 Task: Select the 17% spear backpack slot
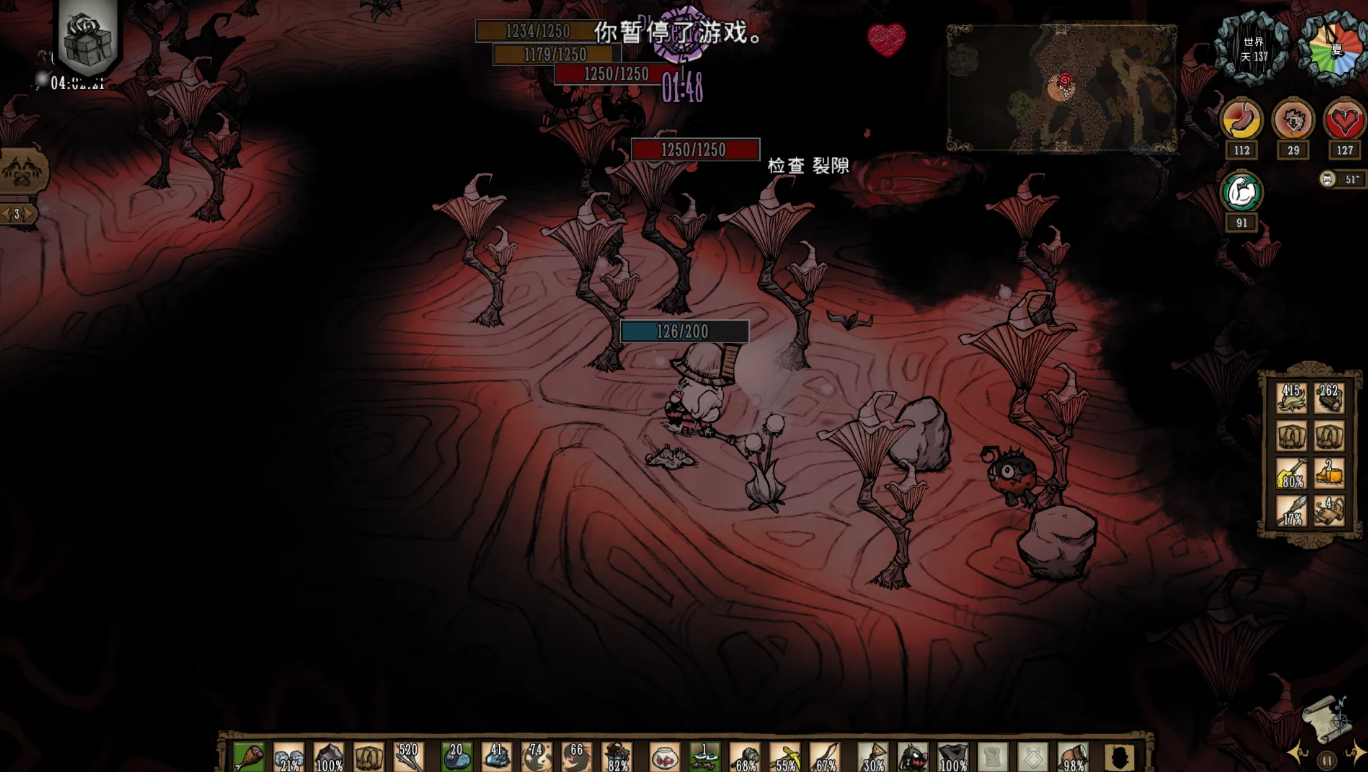pos(1292,511)
